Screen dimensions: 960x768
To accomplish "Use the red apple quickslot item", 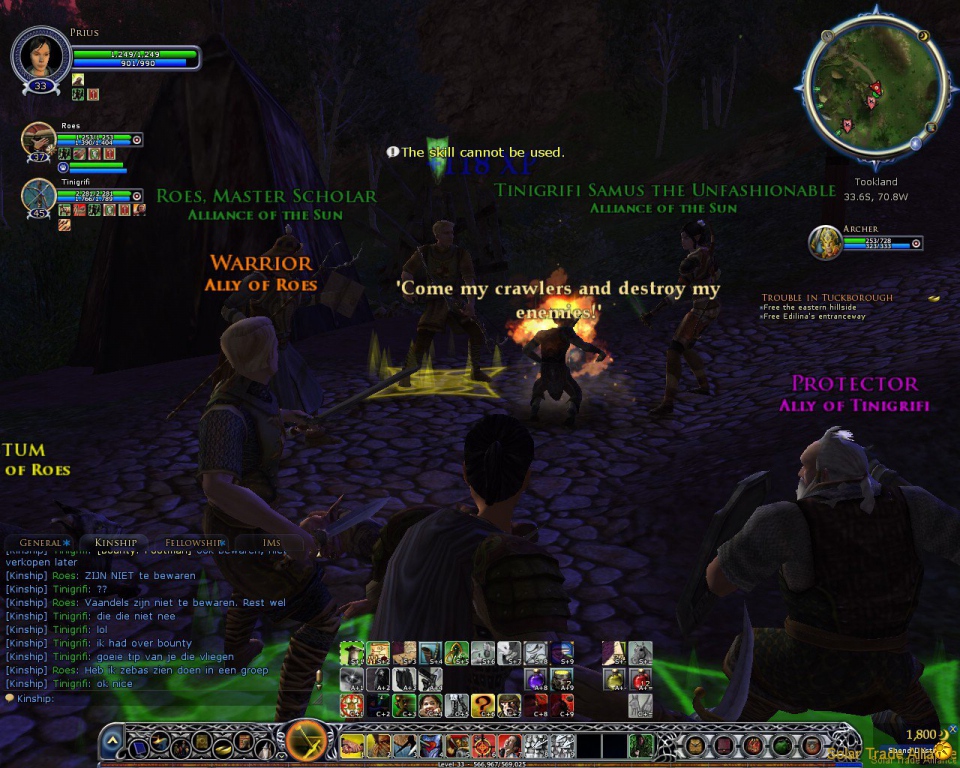I will click(x=641, y=679).
